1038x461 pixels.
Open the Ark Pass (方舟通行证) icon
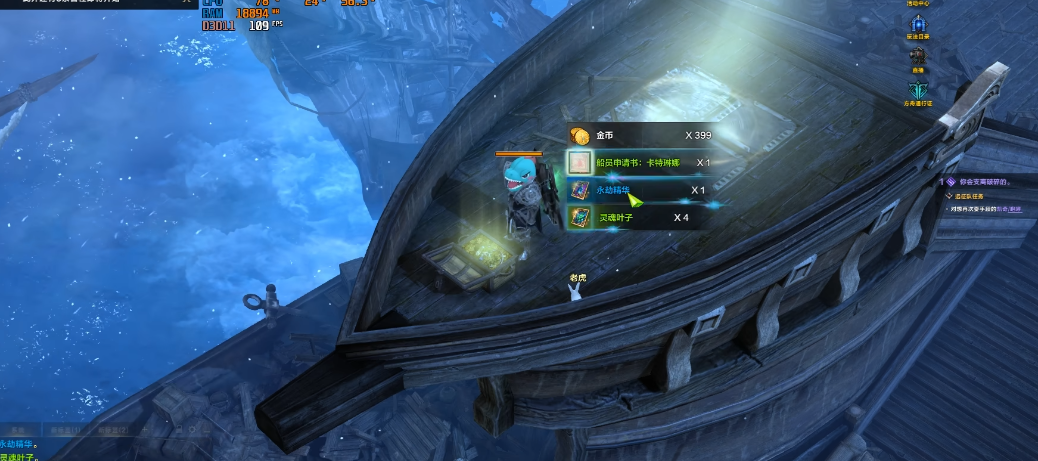(x=919, y=90)
